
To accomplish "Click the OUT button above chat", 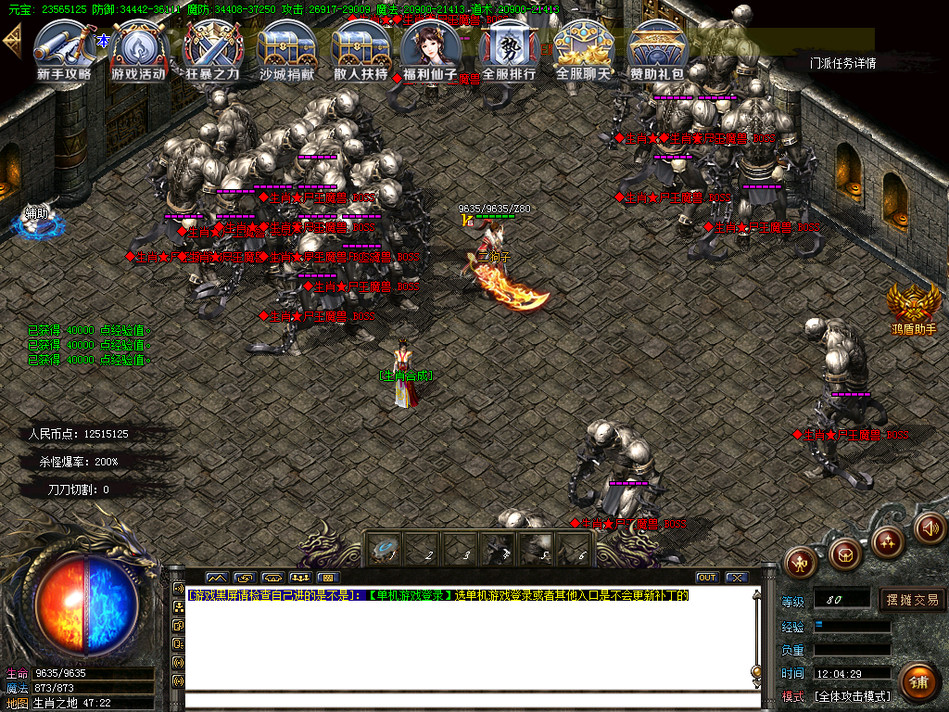I will 707,577.
